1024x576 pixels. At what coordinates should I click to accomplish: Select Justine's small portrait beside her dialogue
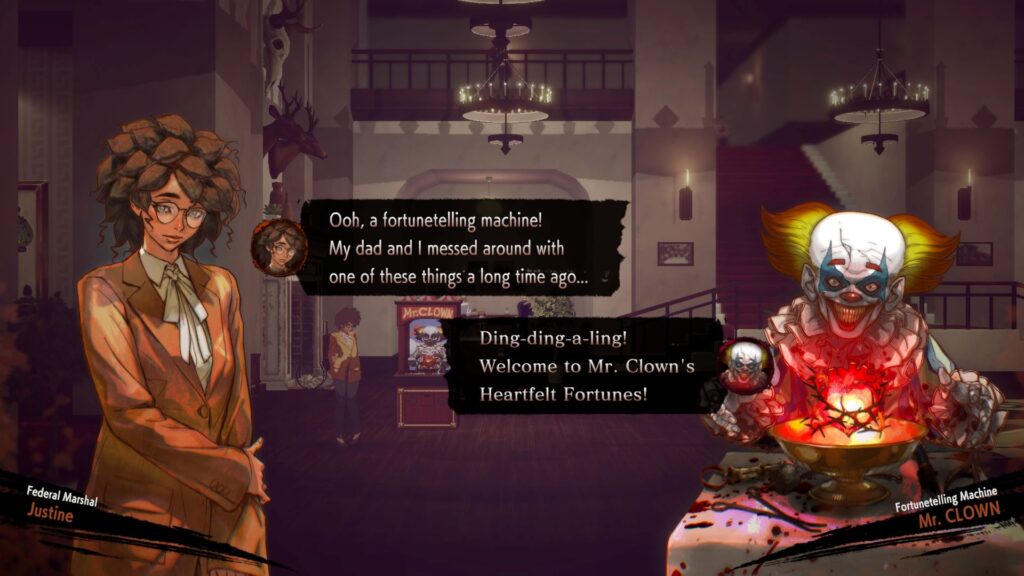279,247
